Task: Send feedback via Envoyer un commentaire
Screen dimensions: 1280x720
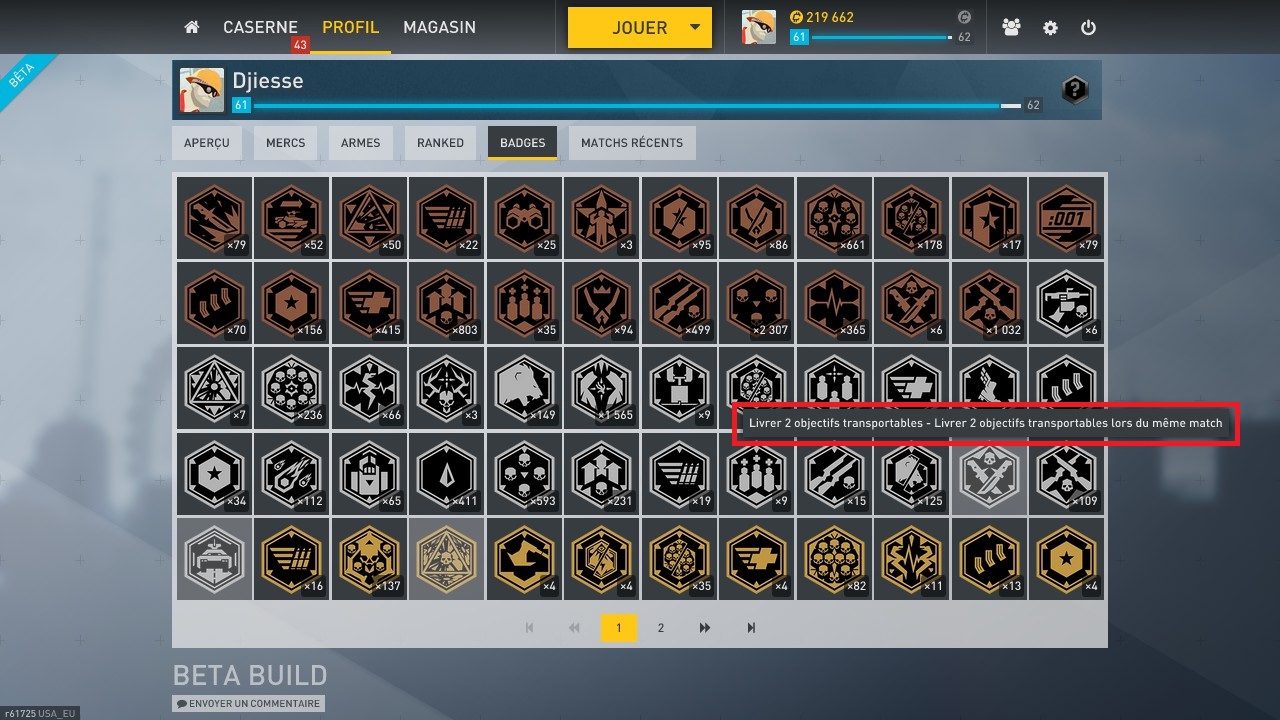Action: (x=249, y=704)
